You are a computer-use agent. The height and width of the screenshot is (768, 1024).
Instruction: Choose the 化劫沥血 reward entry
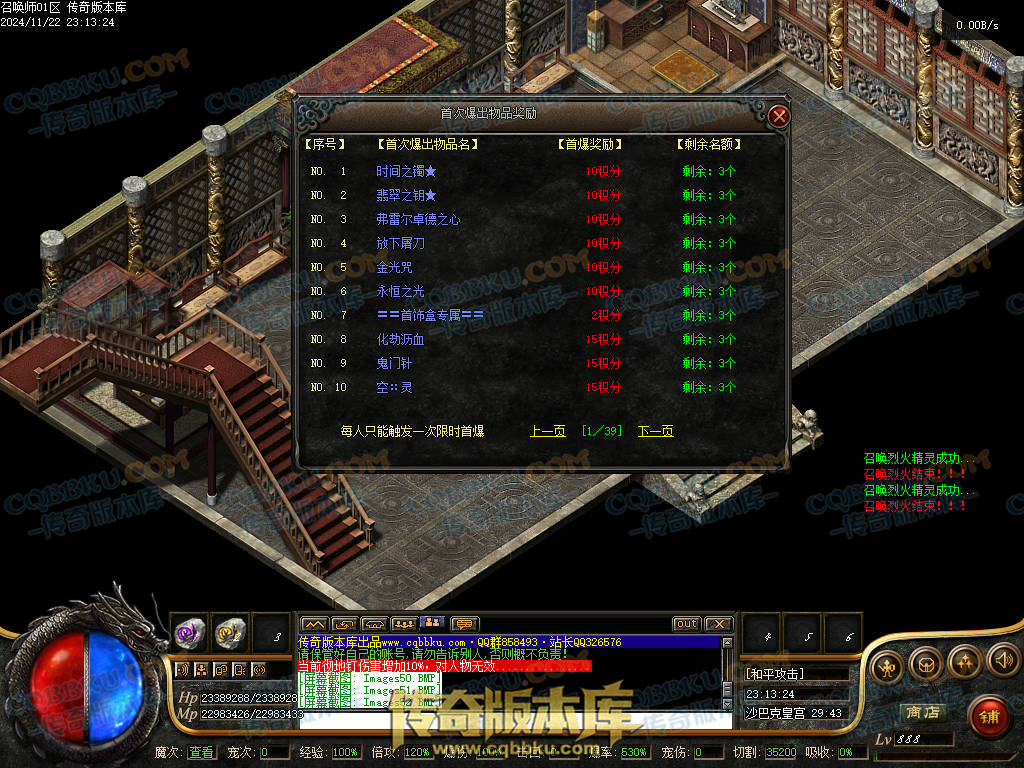pos(400,339)
